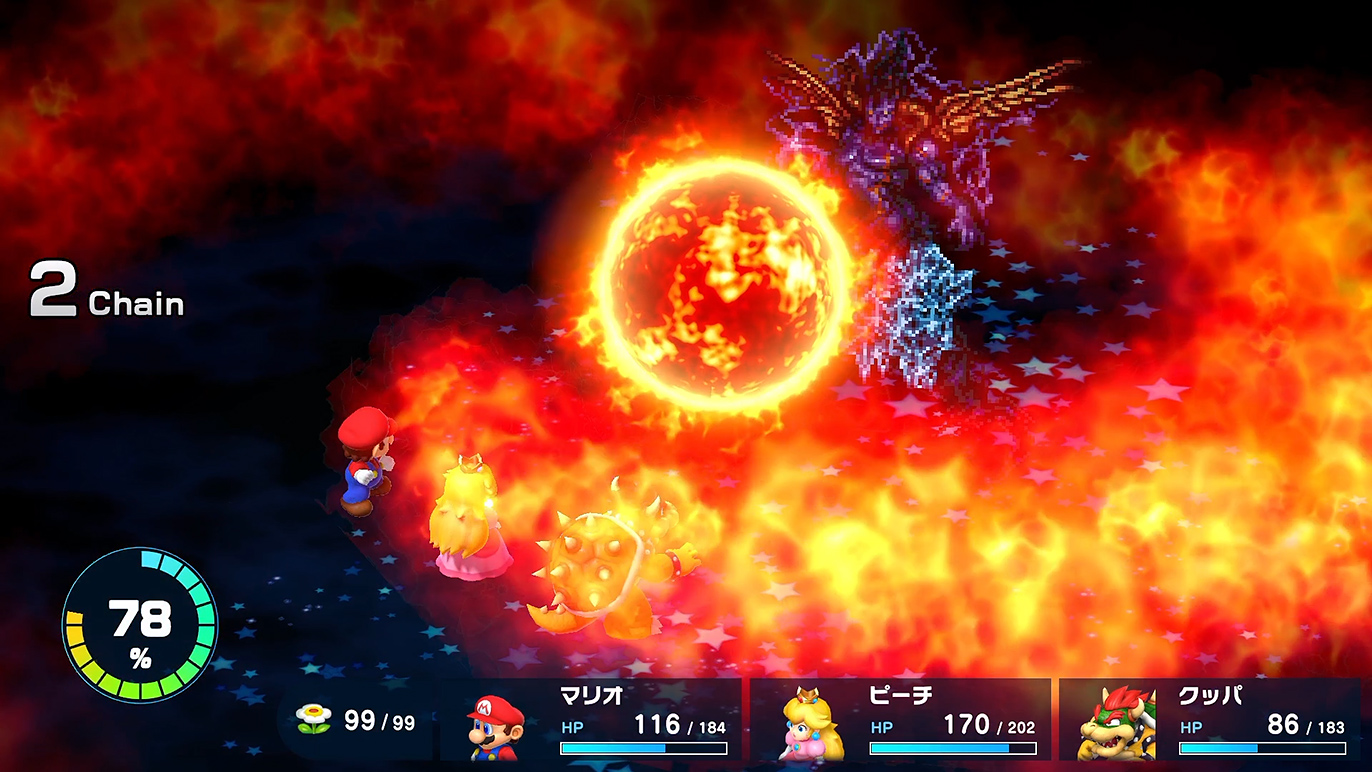Select Mario's party status panel

596,721
